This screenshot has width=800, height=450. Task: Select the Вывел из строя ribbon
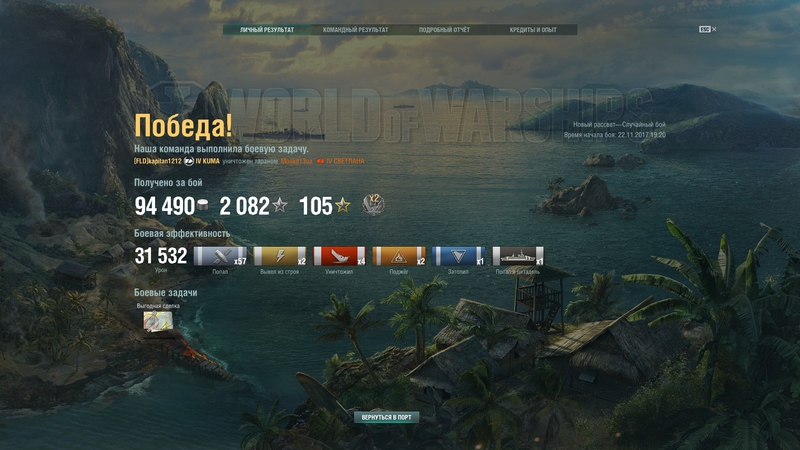click(x=280, y=256)
